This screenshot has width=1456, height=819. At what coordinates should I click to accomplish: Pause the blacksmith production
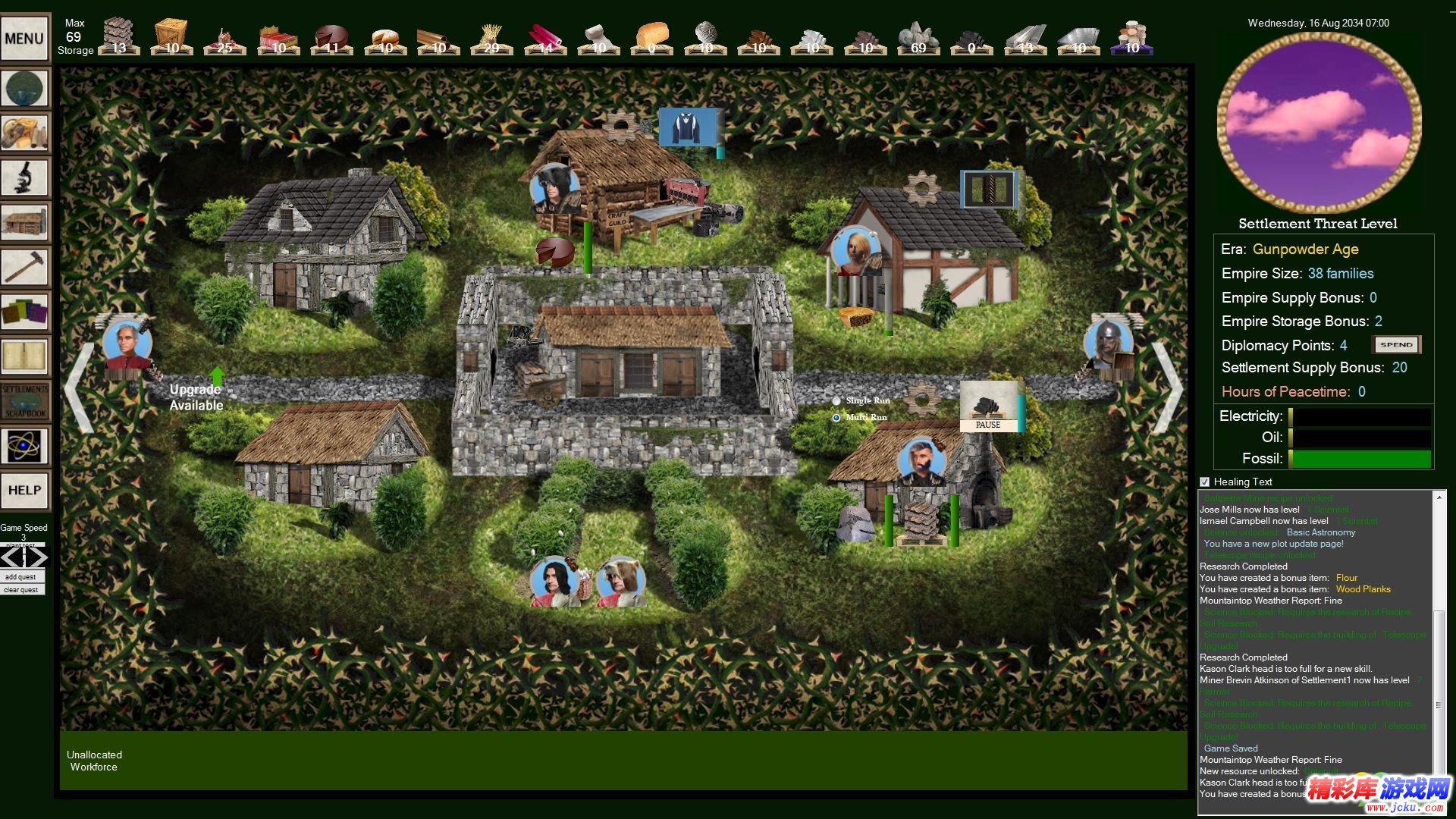pyautogui.click(x=987, y=425)
